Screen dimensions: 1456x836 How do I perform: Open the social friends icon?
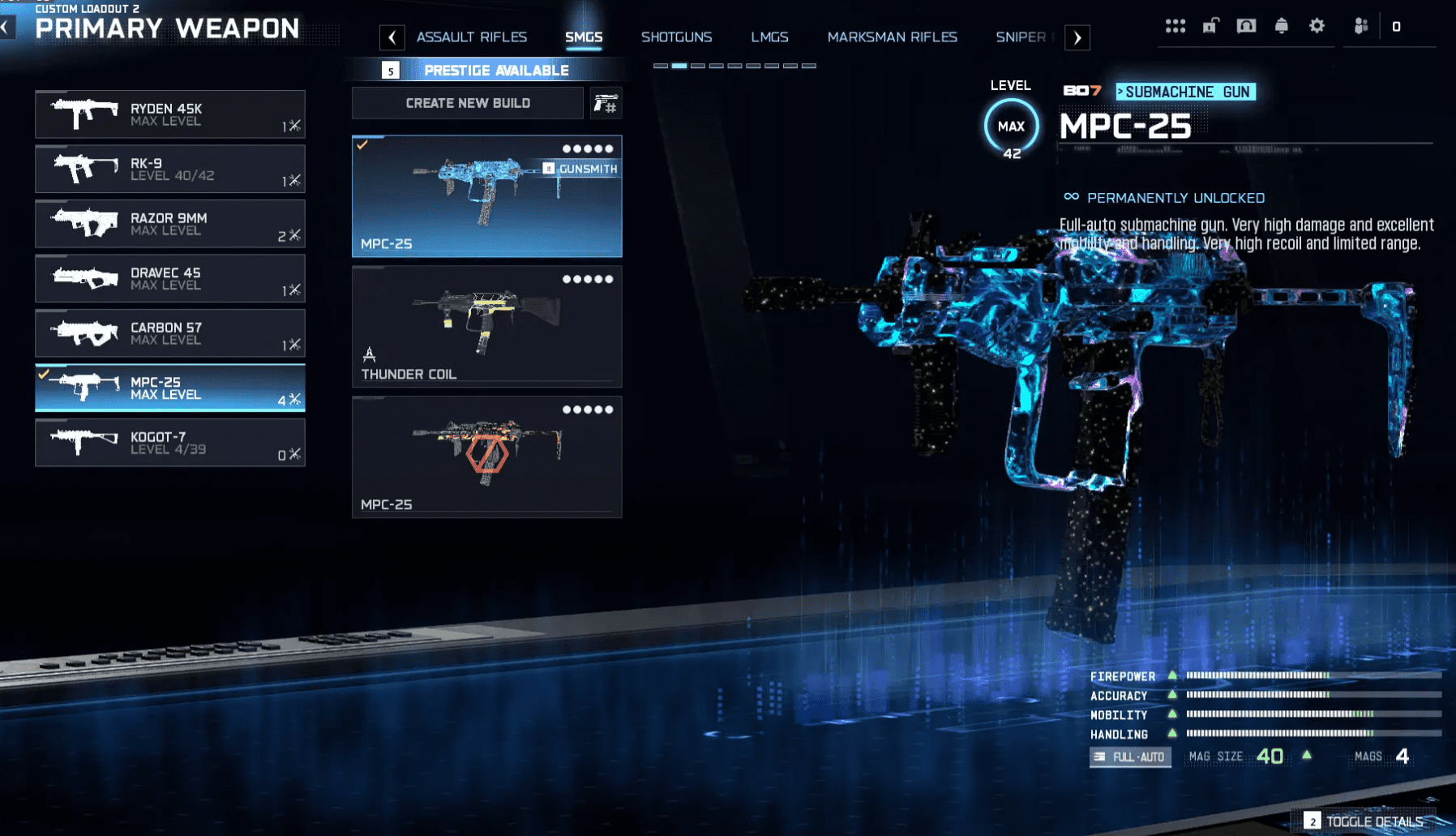point(1360,25)
